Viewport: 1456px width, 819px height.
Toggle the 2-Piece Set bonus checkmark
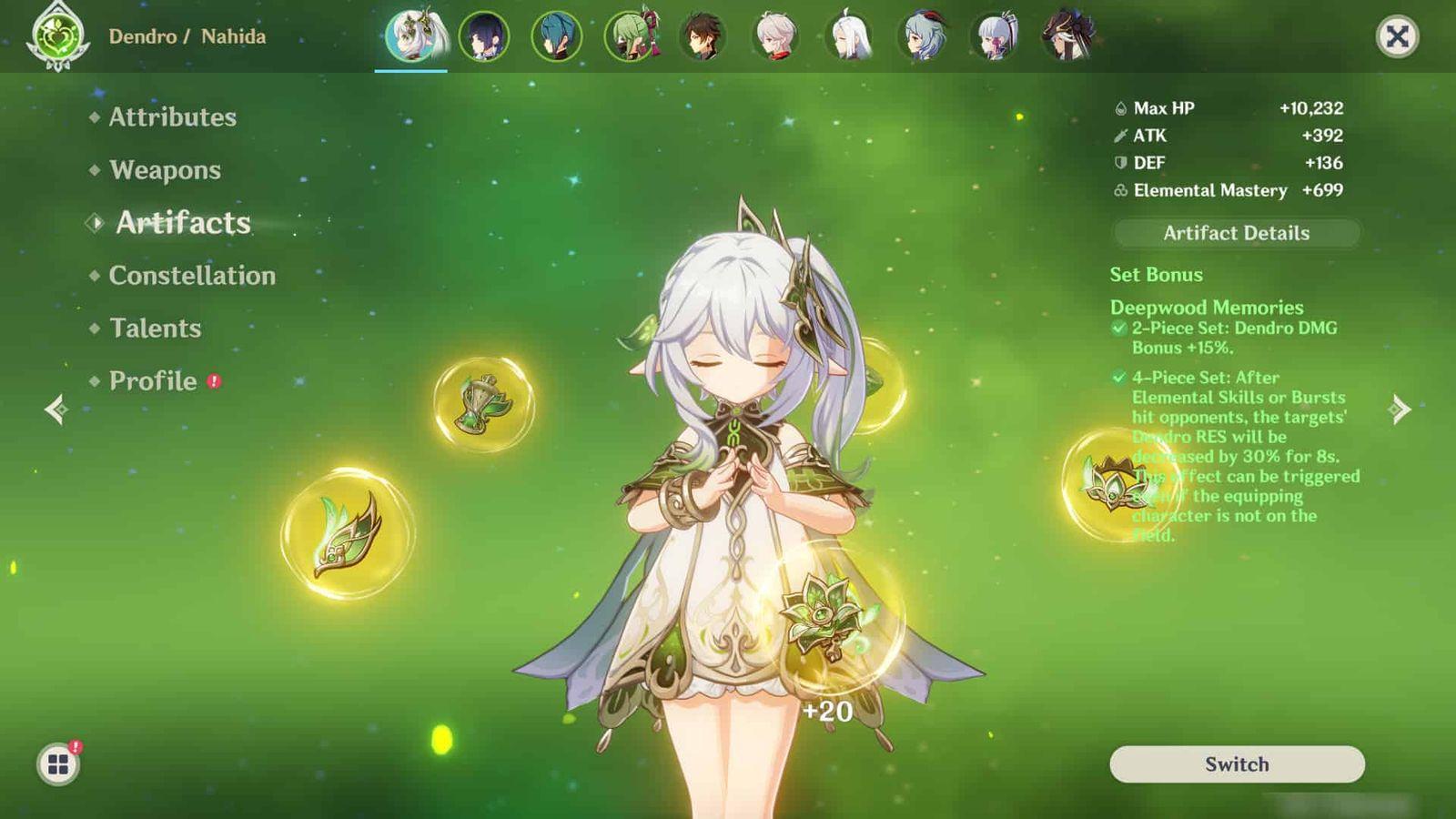(1117, 328)
